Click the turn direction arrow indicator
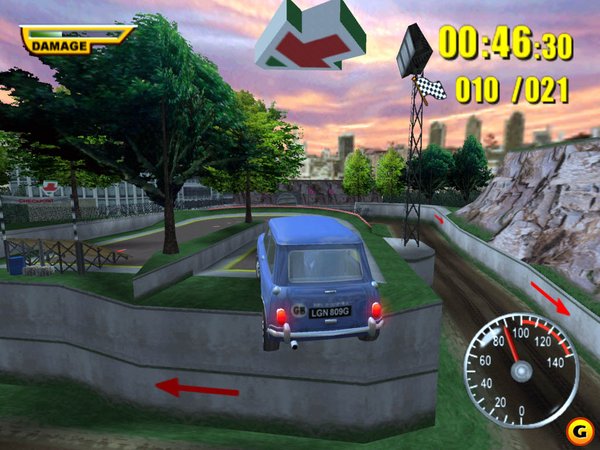The image size is (600, 450). [309, 37]
